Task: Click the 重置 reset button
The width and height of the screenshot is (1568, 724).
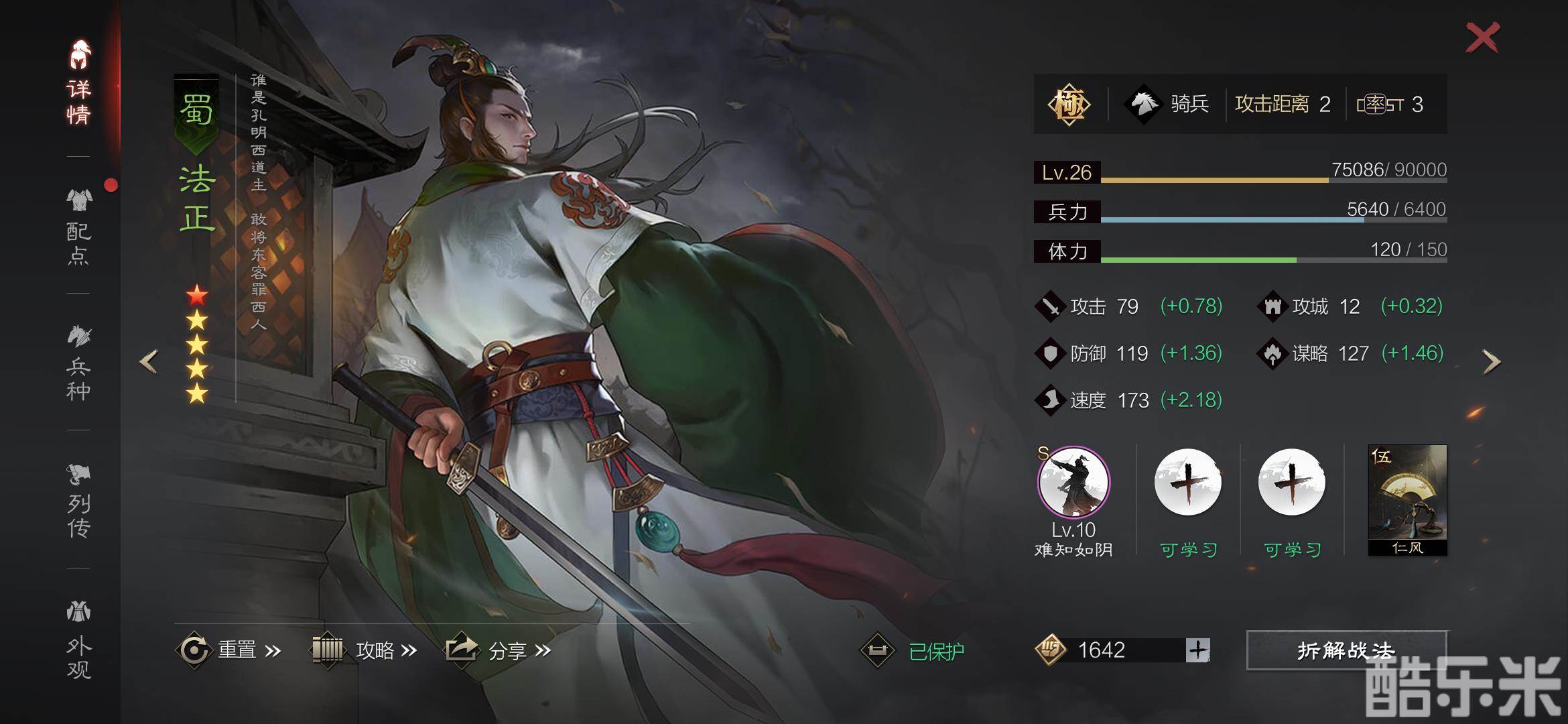Action: pos(229,650)
